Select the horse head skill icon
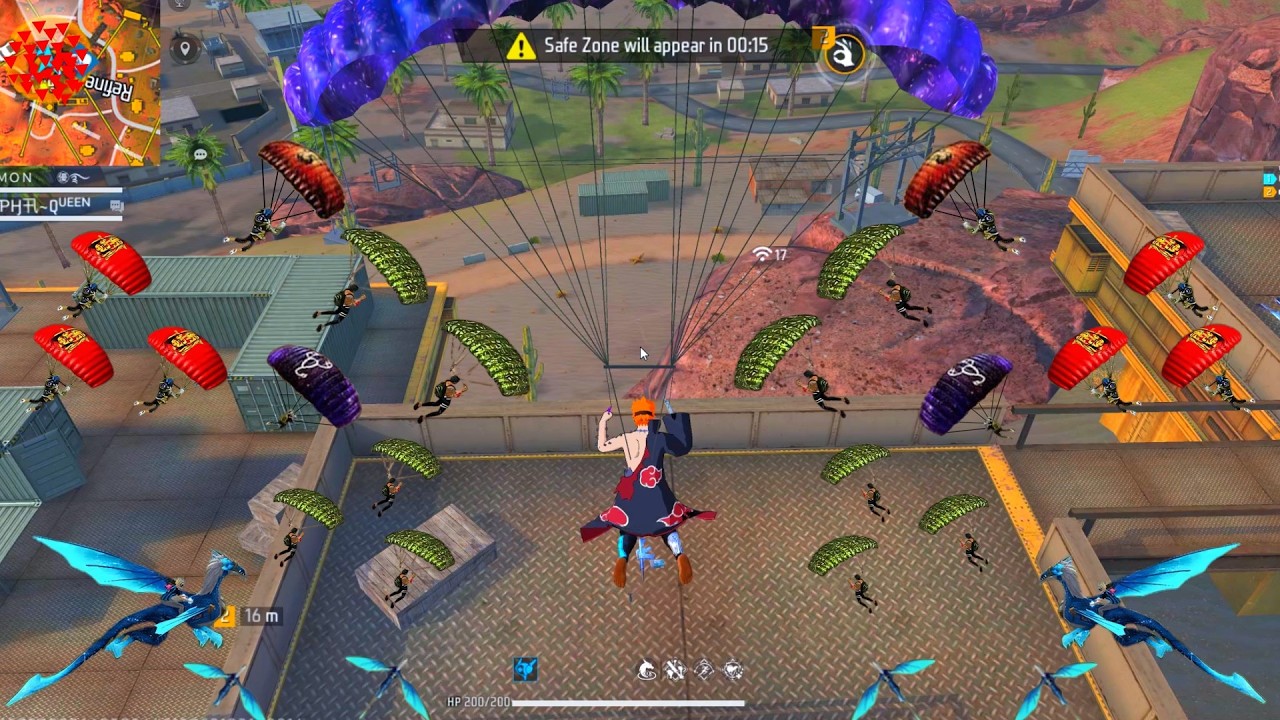Viewport: 1280px width, 720px height. point(647,670)
